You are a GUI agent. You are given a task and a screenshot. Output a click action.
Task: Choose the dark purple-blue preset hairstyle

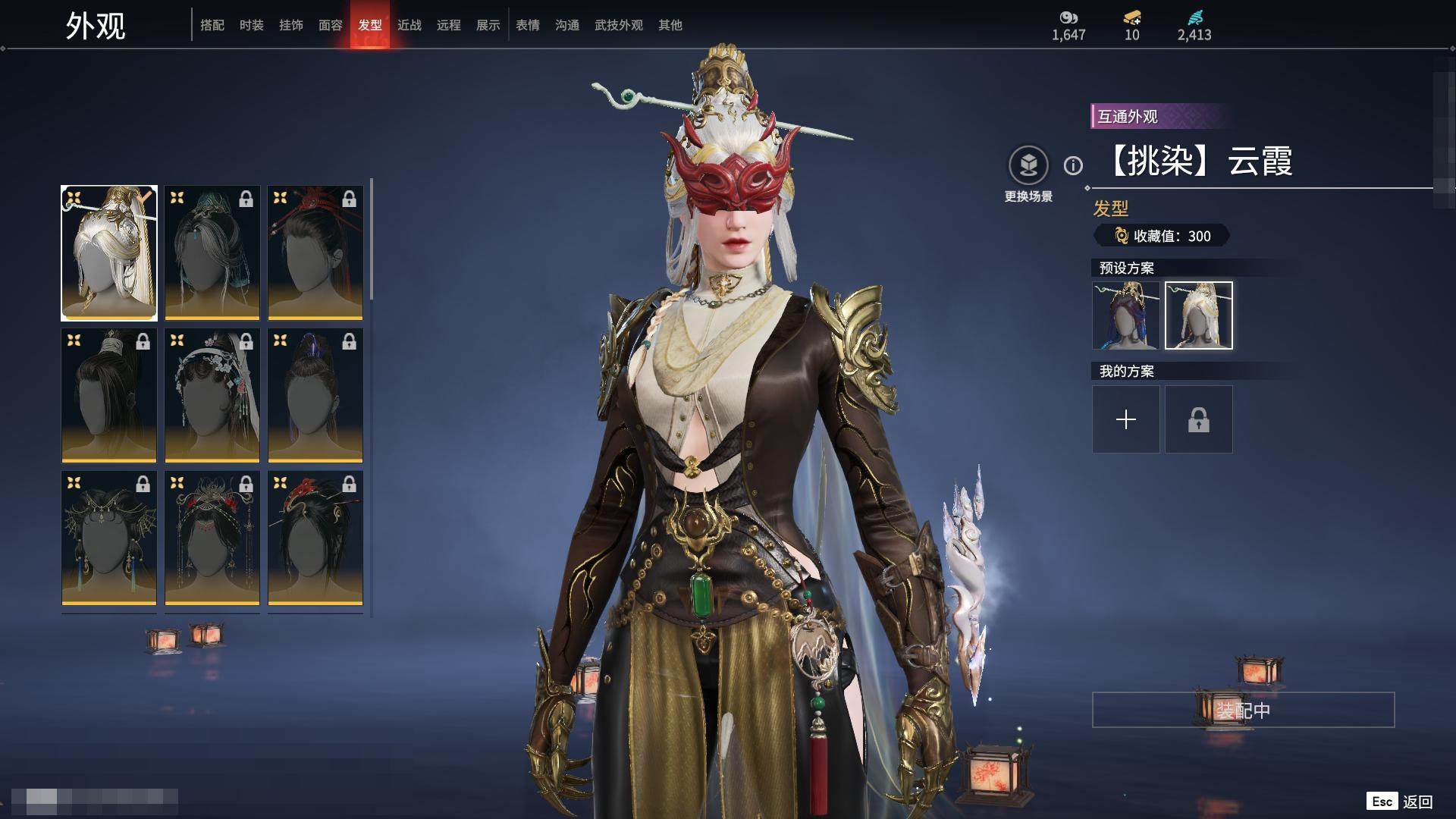coord(1126,315)
